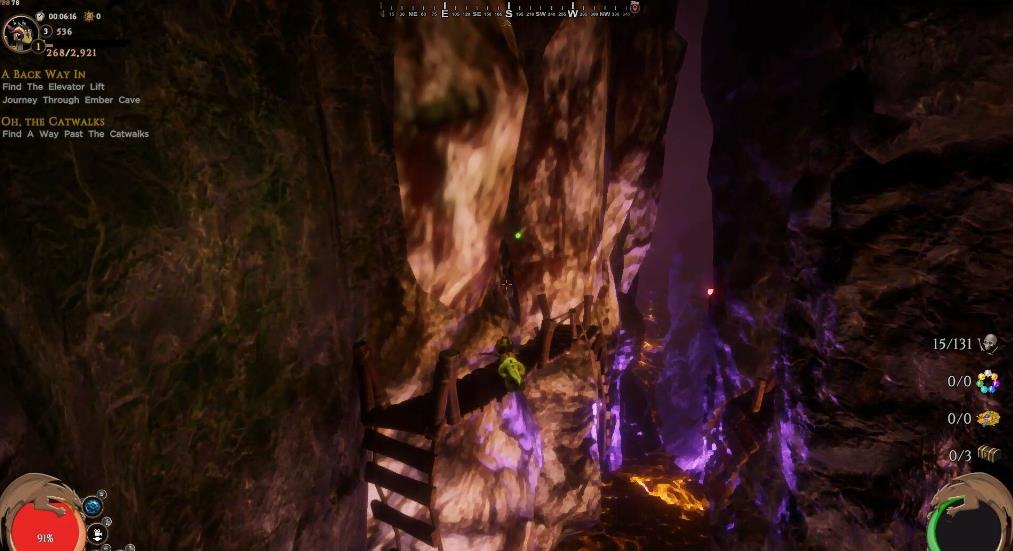Activate the blue swirl ability icon

coord(93,507)
